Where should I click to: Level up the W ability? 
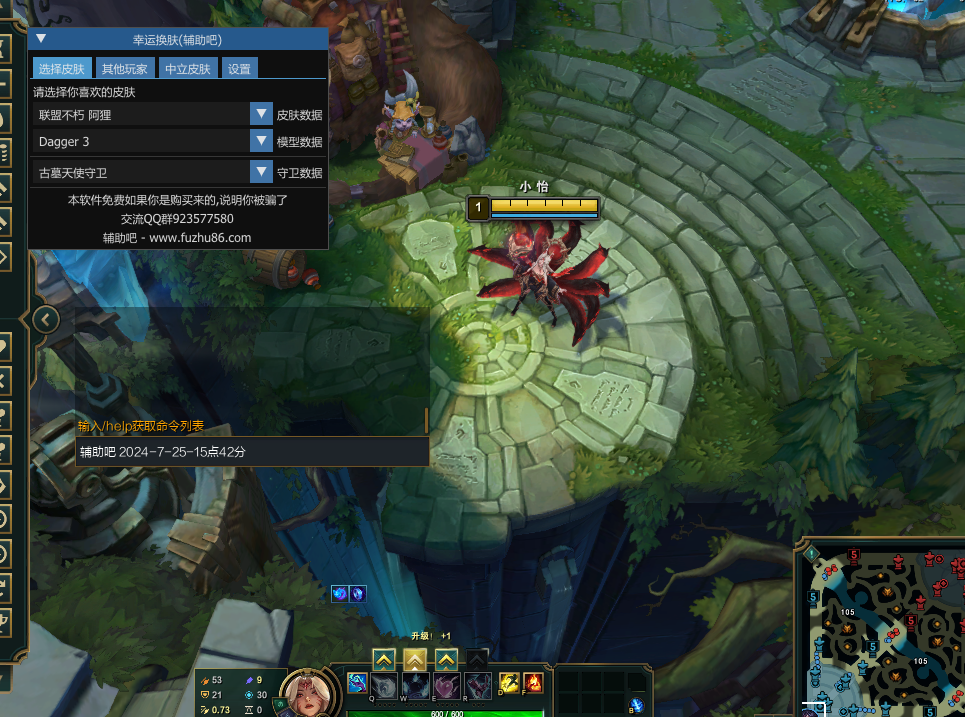[415, 659]
